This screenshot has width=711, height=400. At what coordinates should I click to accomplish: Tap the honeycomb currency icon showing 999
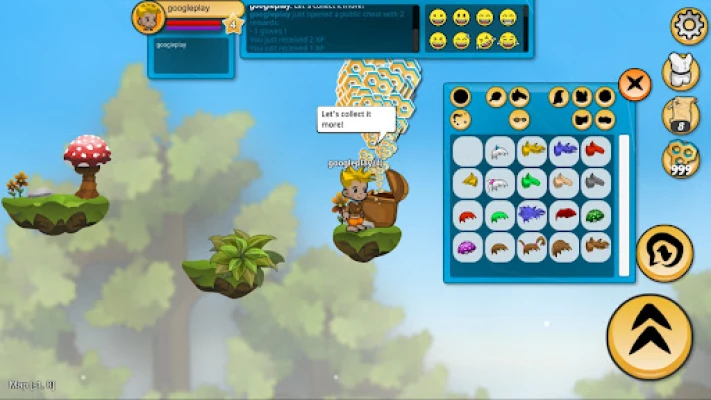[681, 158]
